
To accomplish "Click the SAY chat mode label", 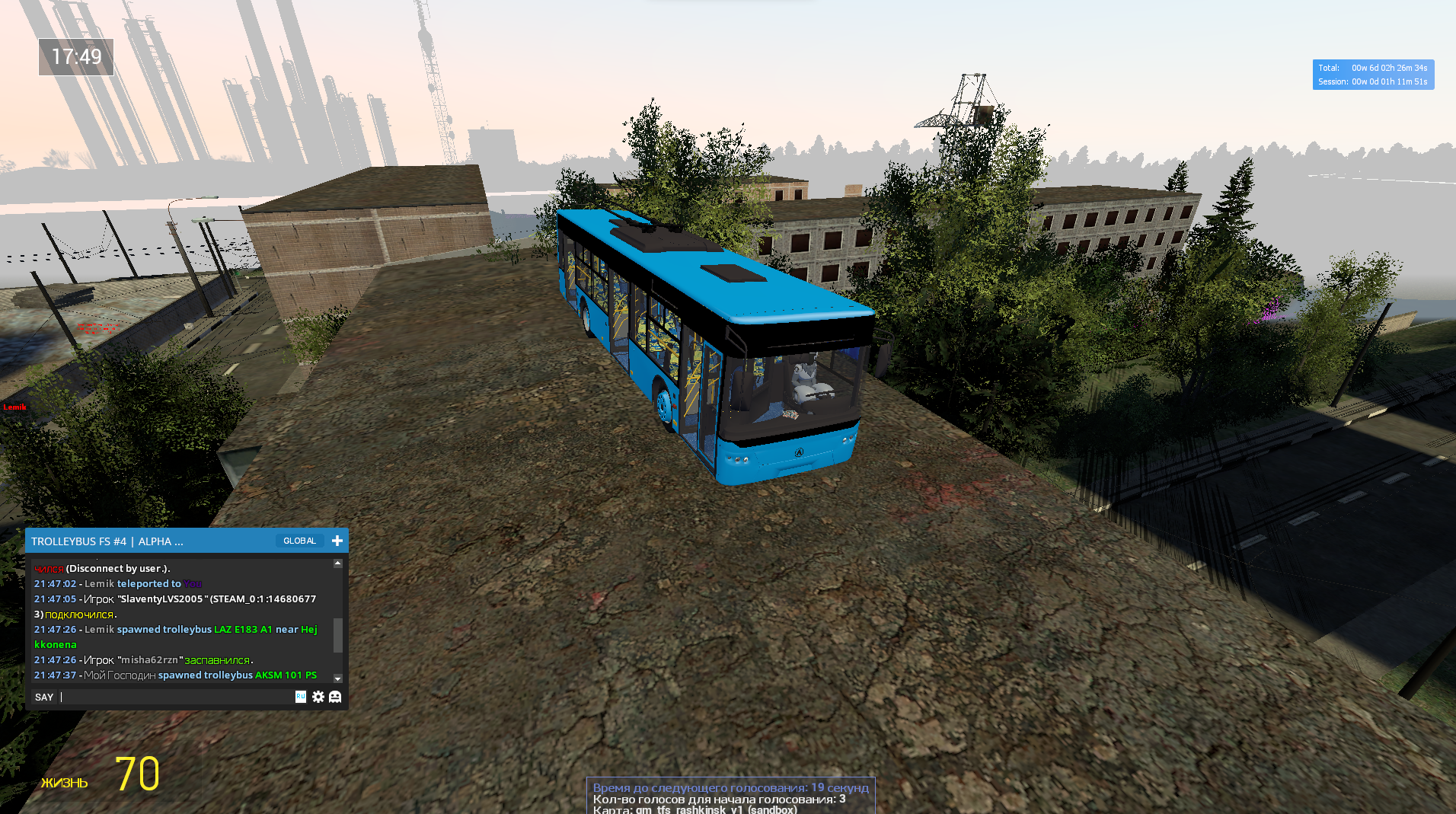I will tap(44, 697).
